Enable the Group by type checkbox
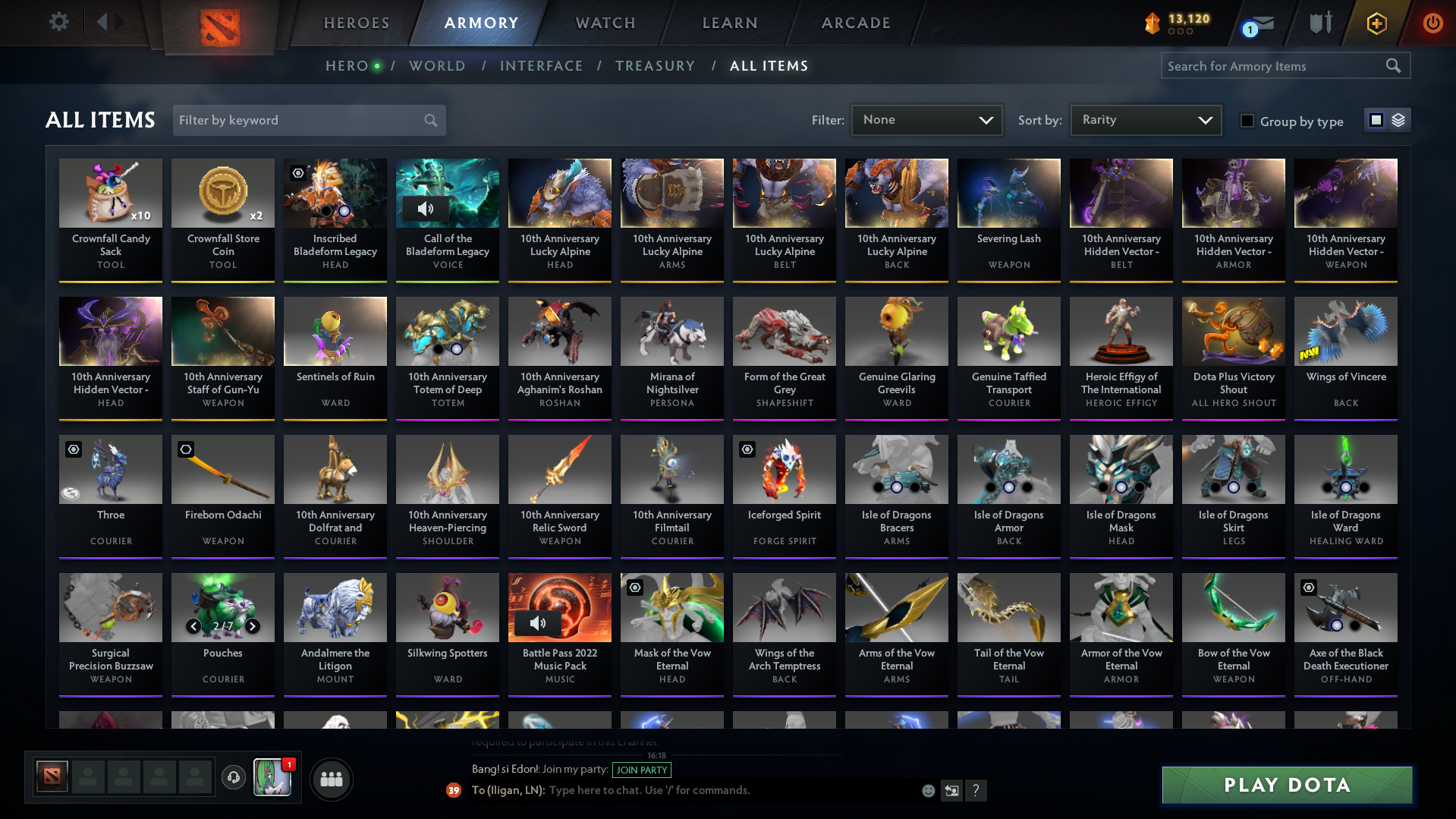 pyautogui.click(x=1247, y=121)
